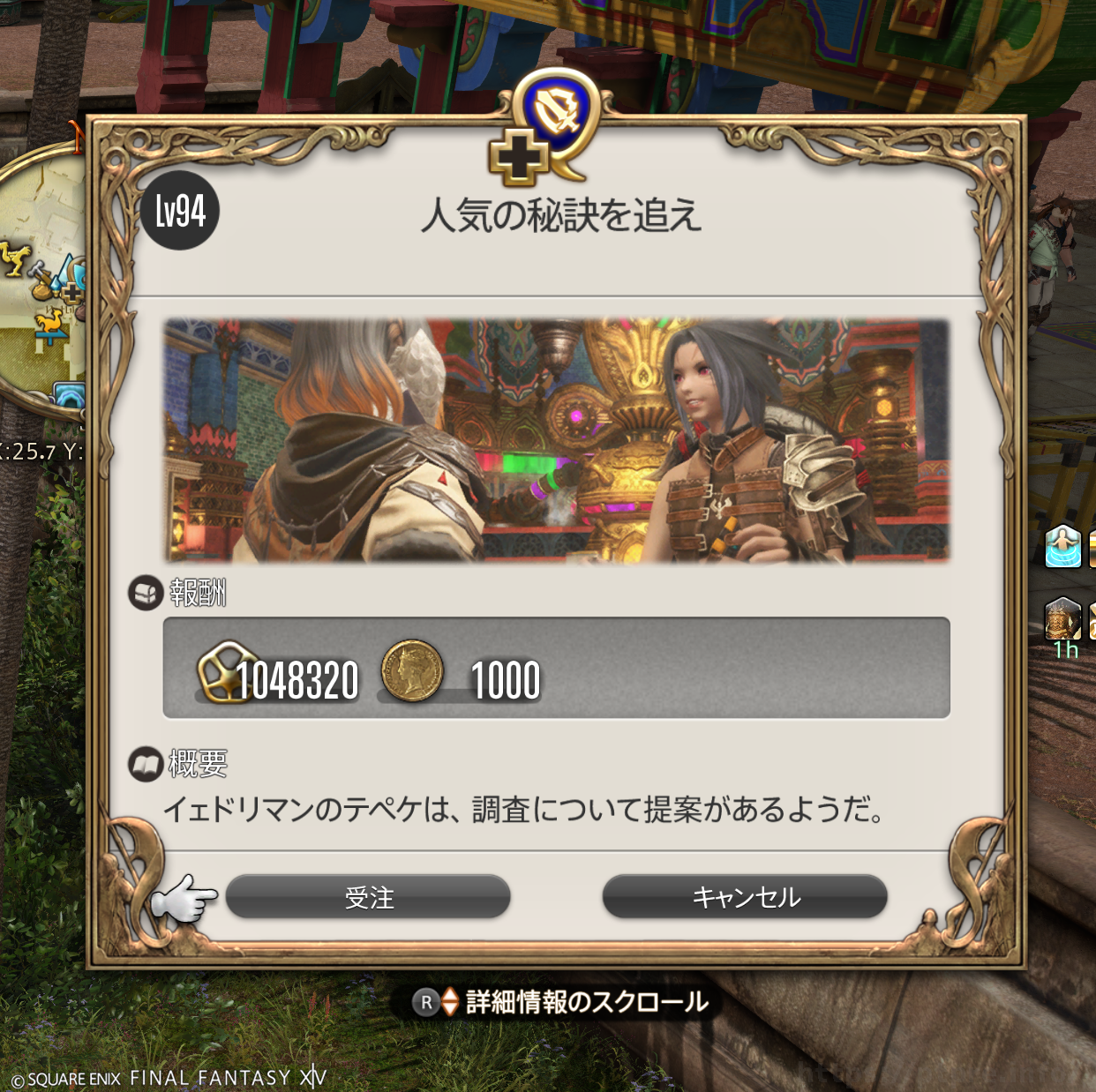Screen dimensions: 1096x1092
Task: Click the blue-robed figure status buff icon
Action: pyautogui.click(x=1062, y=546)
